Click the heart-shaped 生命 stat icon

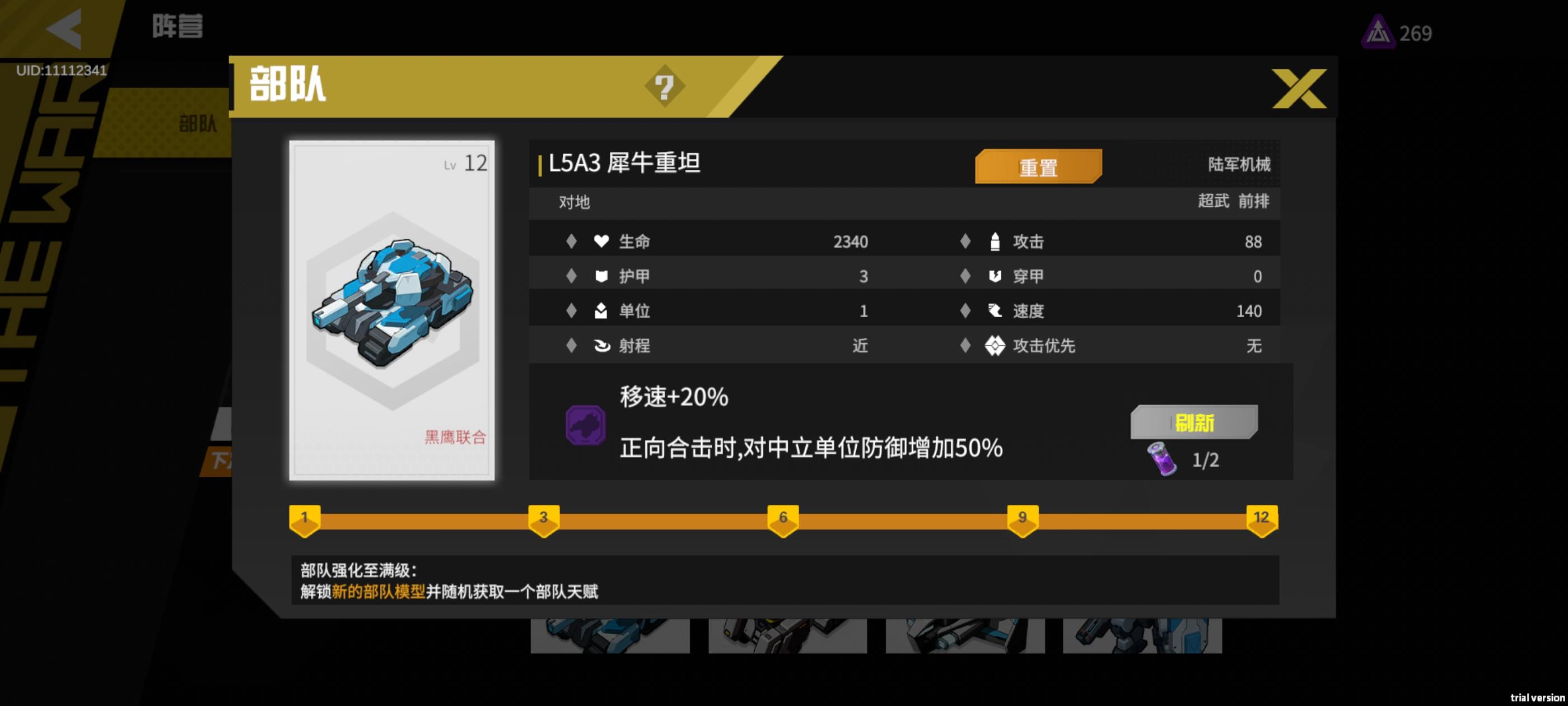pos(601,241)
